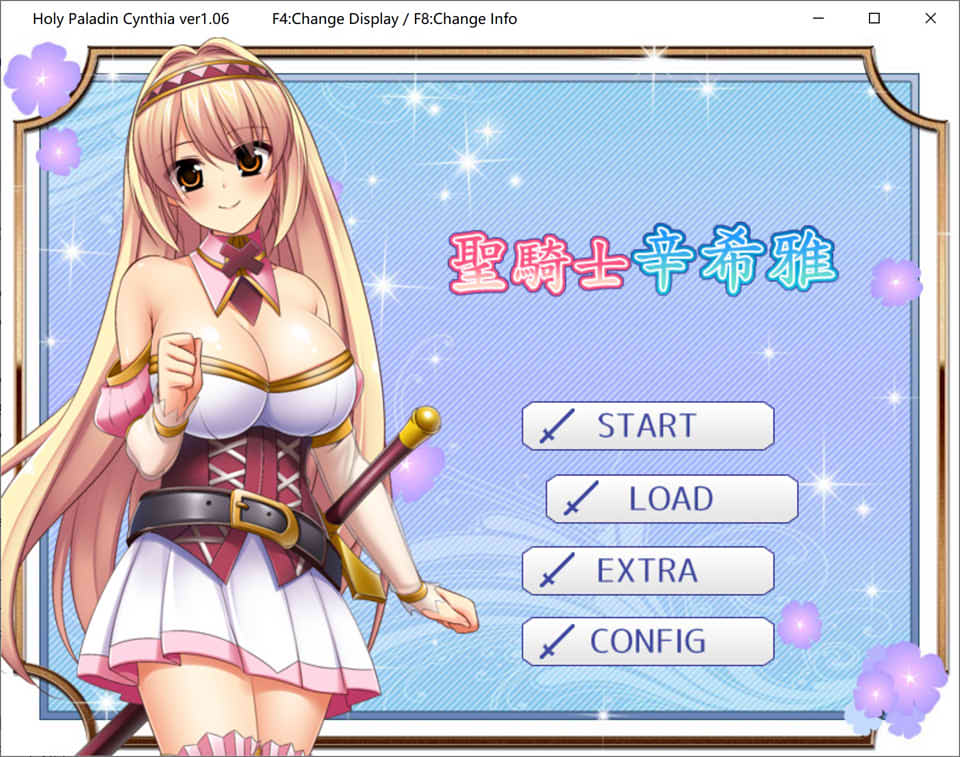Viewport: 960px width, 757px height.
Task: Close the game window
Action: (930, 18)
